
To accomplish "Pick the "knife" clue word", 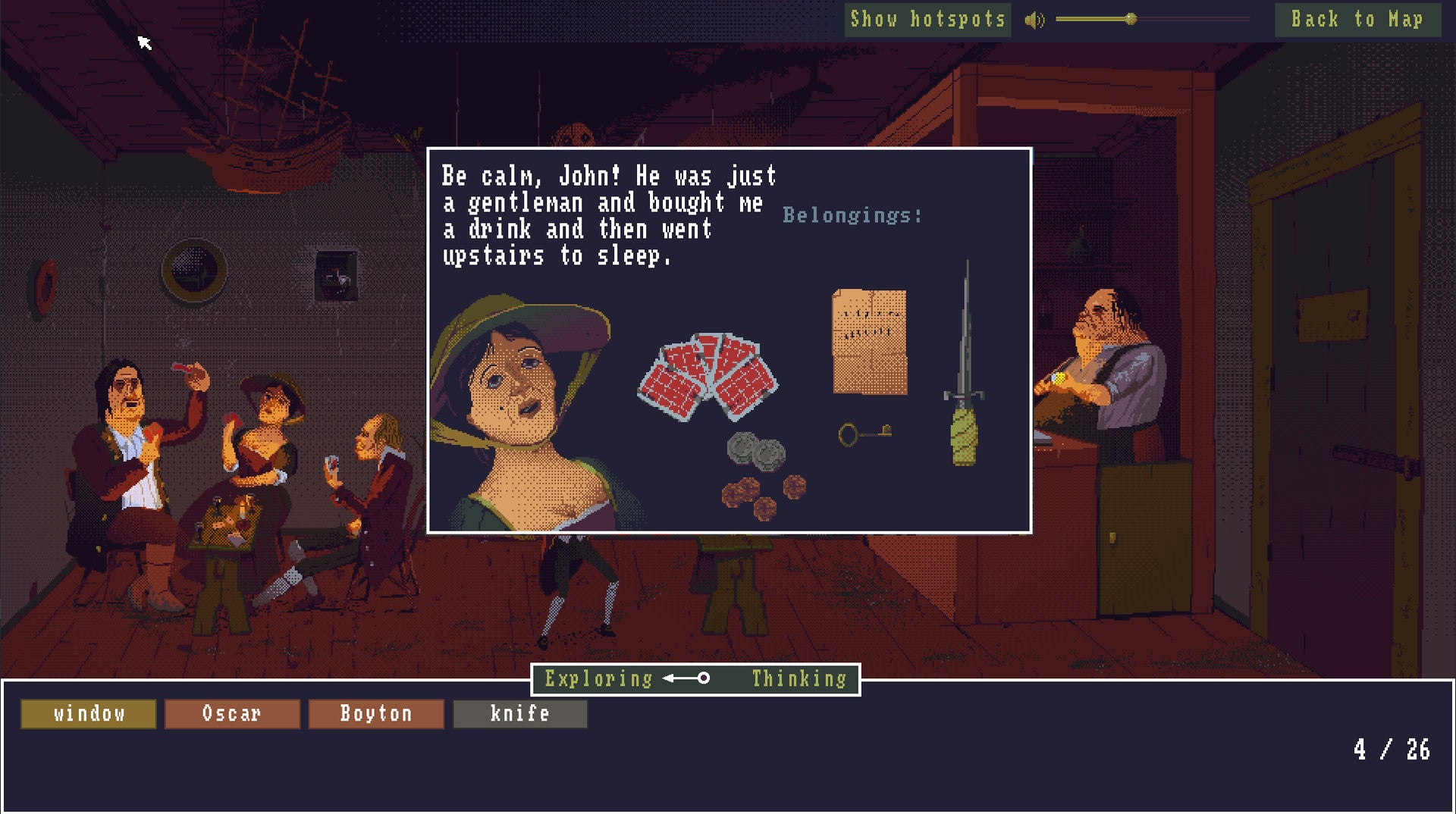I will tap(520, 714).
